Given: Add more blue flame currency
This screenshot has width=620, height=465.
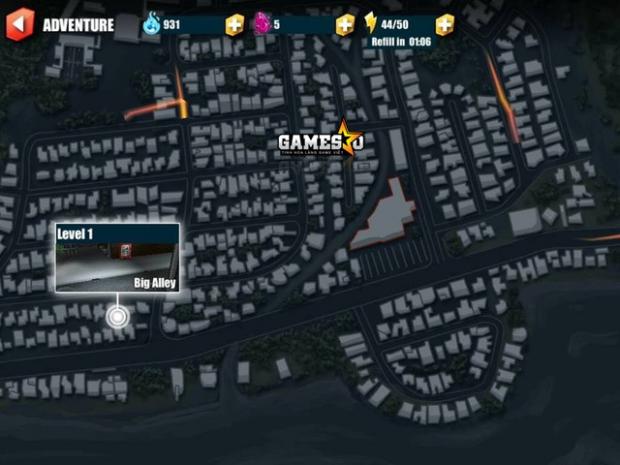Looking at the screenshot, I should coord(234,24).
